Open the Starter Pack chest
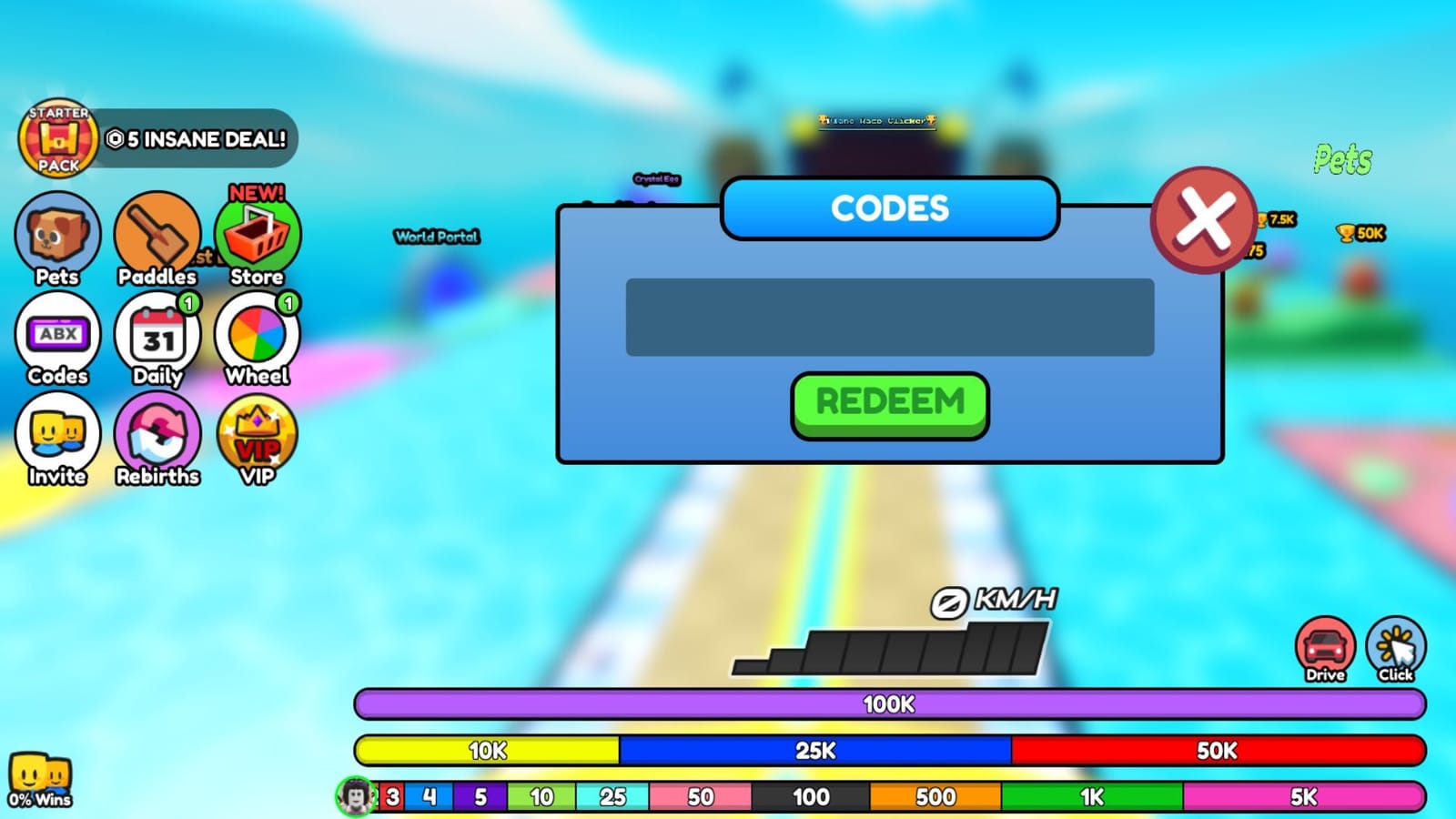Image resolution: width=1456 pixels, height=819 pixels. (57, 138)
